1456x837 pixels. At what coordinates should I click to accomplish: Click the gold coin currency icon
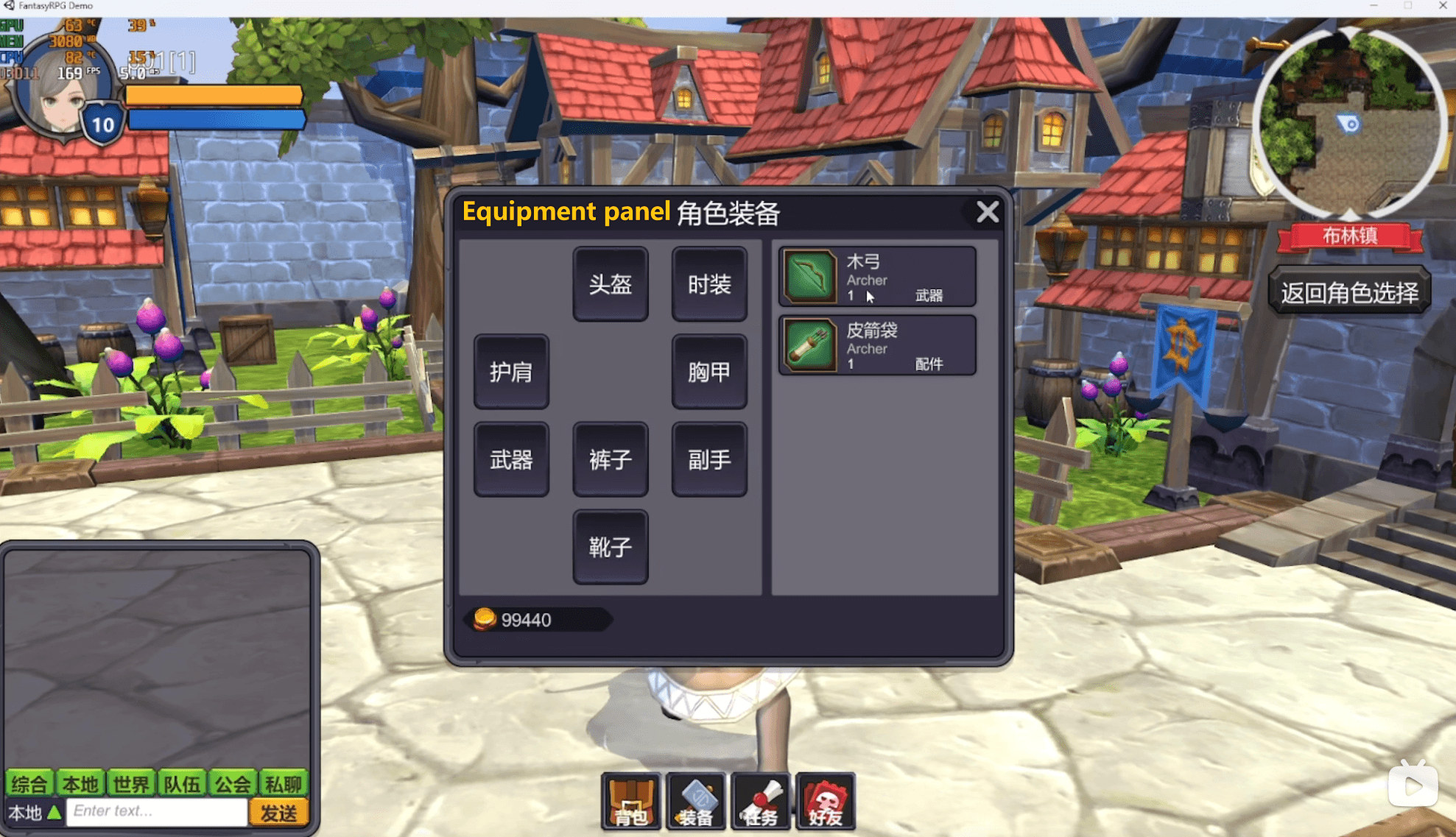pos(485,621)
